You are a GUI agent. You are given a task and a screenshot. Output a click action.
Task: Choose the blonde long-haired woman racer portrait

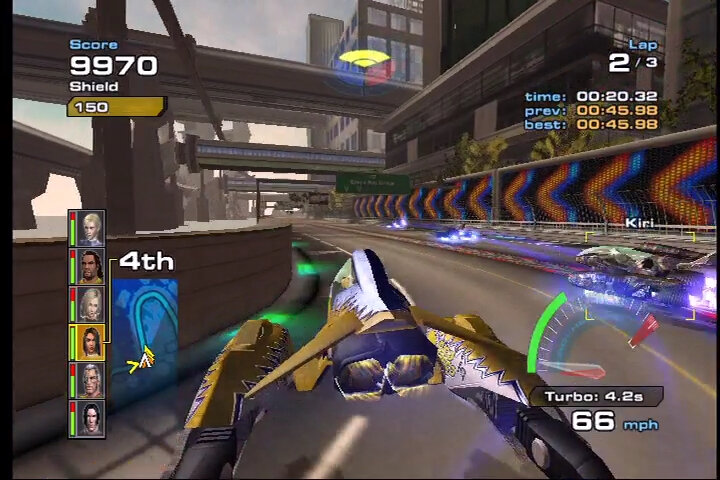[x=91, y=304]
